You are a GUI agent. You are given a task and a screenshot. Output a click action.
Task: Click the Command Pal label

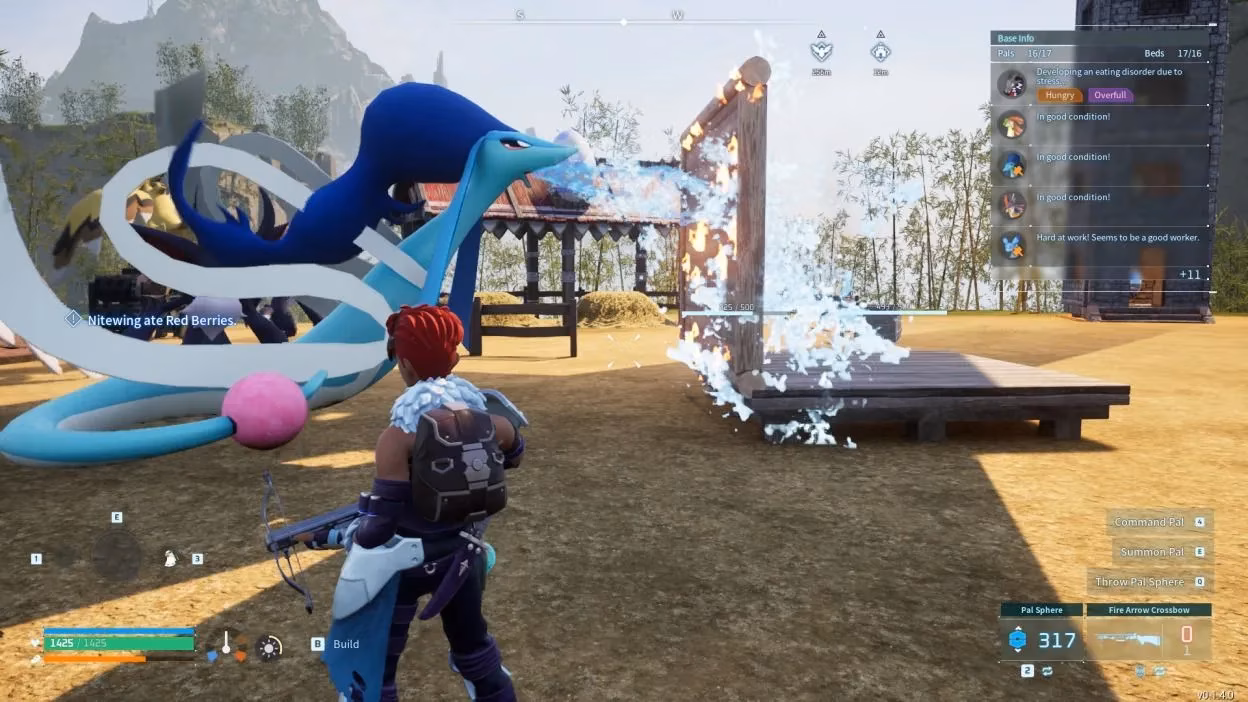pyautogui.click(x=1149, y=522)
